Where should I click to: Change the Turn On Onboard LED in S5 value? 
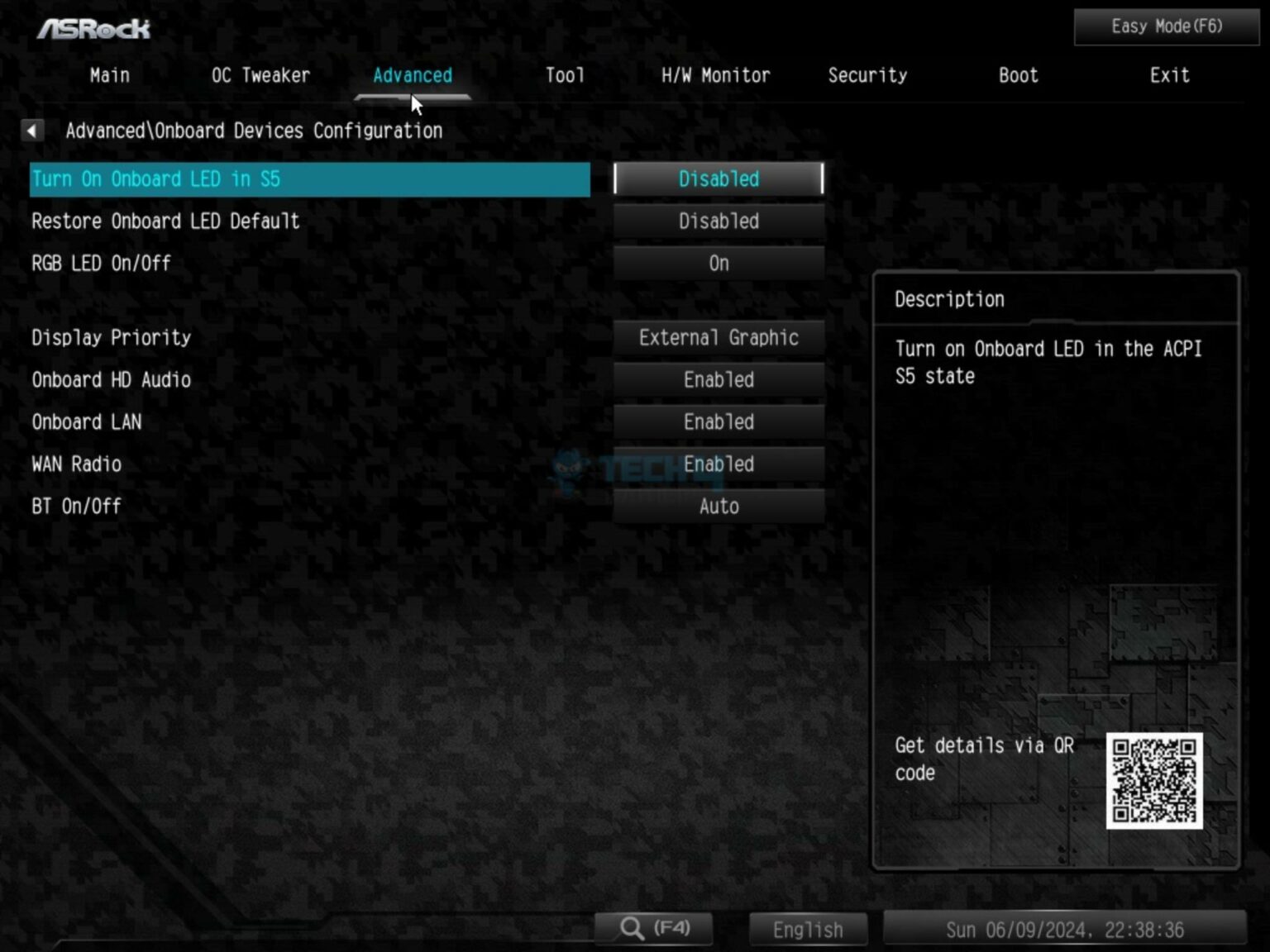[719, 179]
